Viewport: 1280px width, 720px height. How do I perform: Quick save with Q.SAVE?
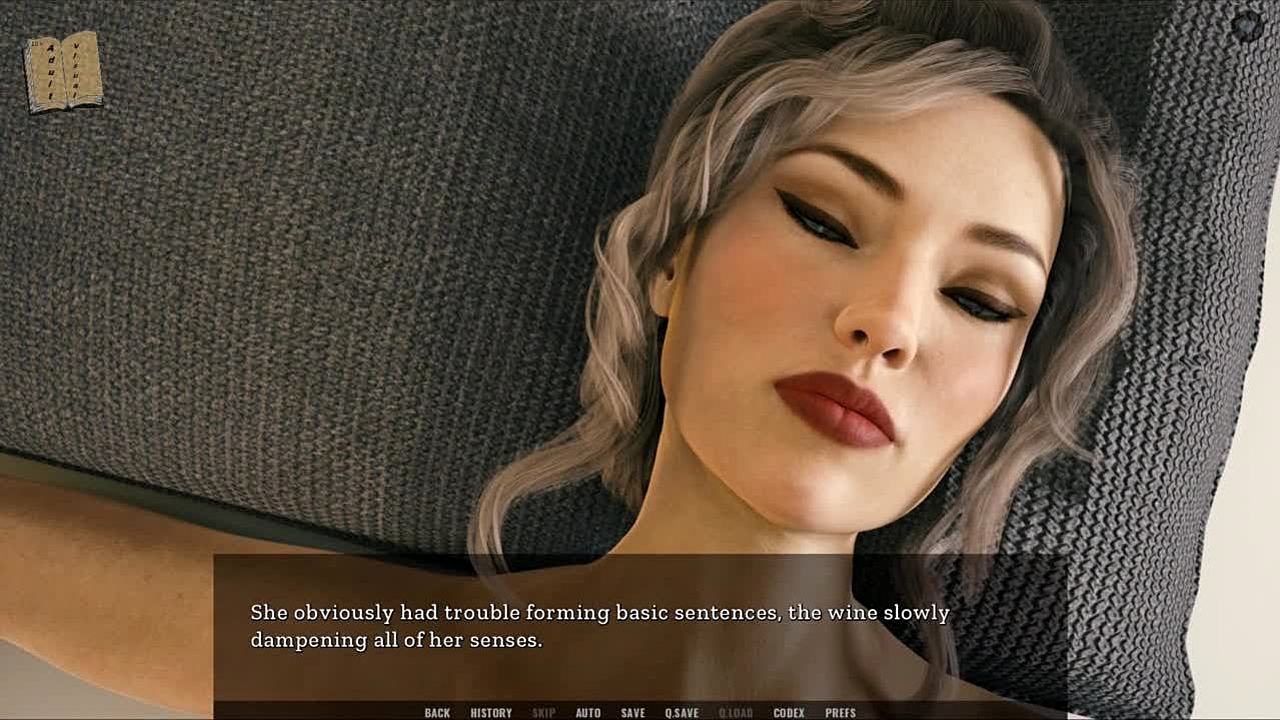tap(682, 713)
